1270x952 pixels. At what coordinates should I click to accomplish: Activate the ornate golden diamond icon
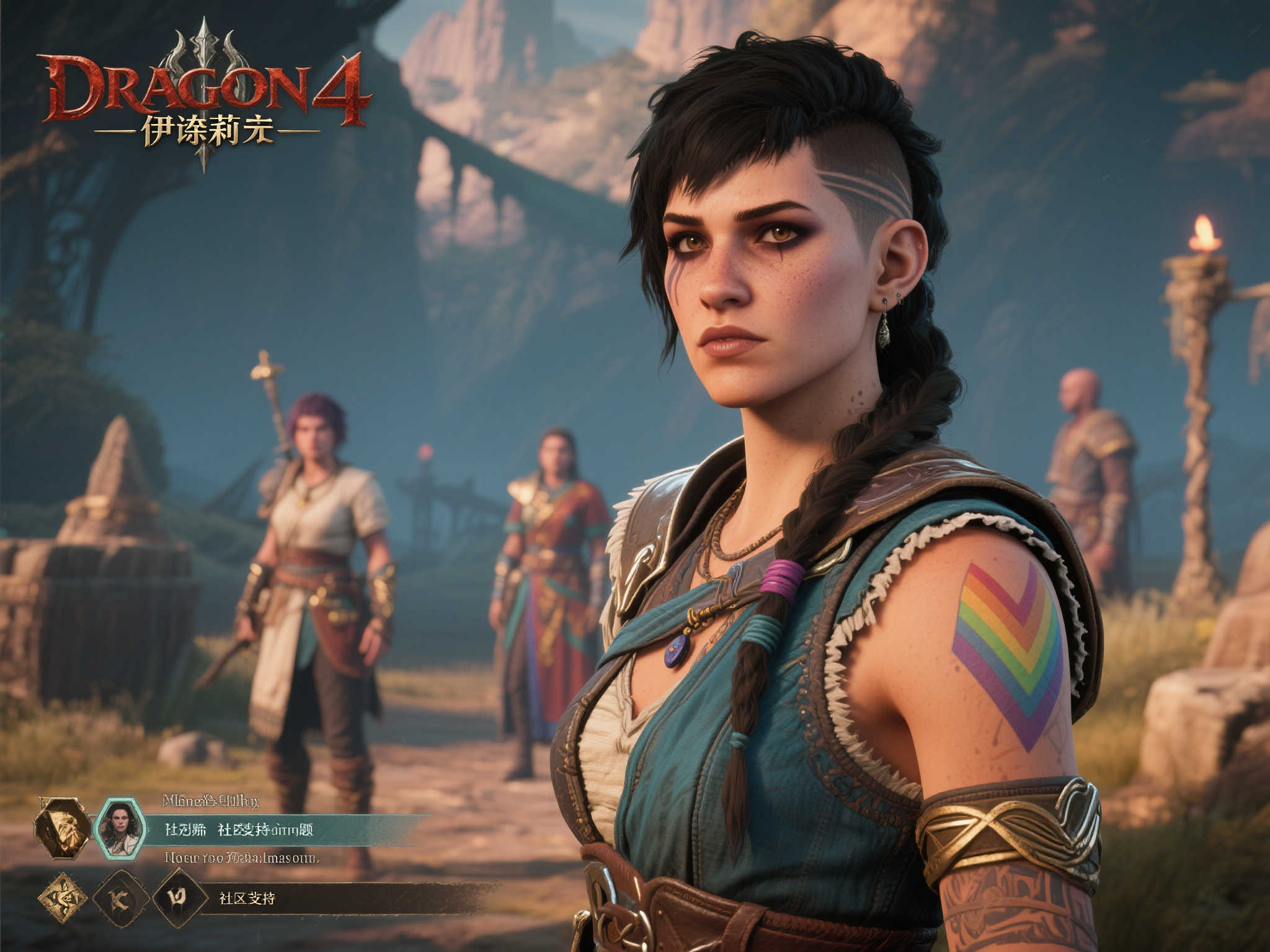tap(63, 898)
